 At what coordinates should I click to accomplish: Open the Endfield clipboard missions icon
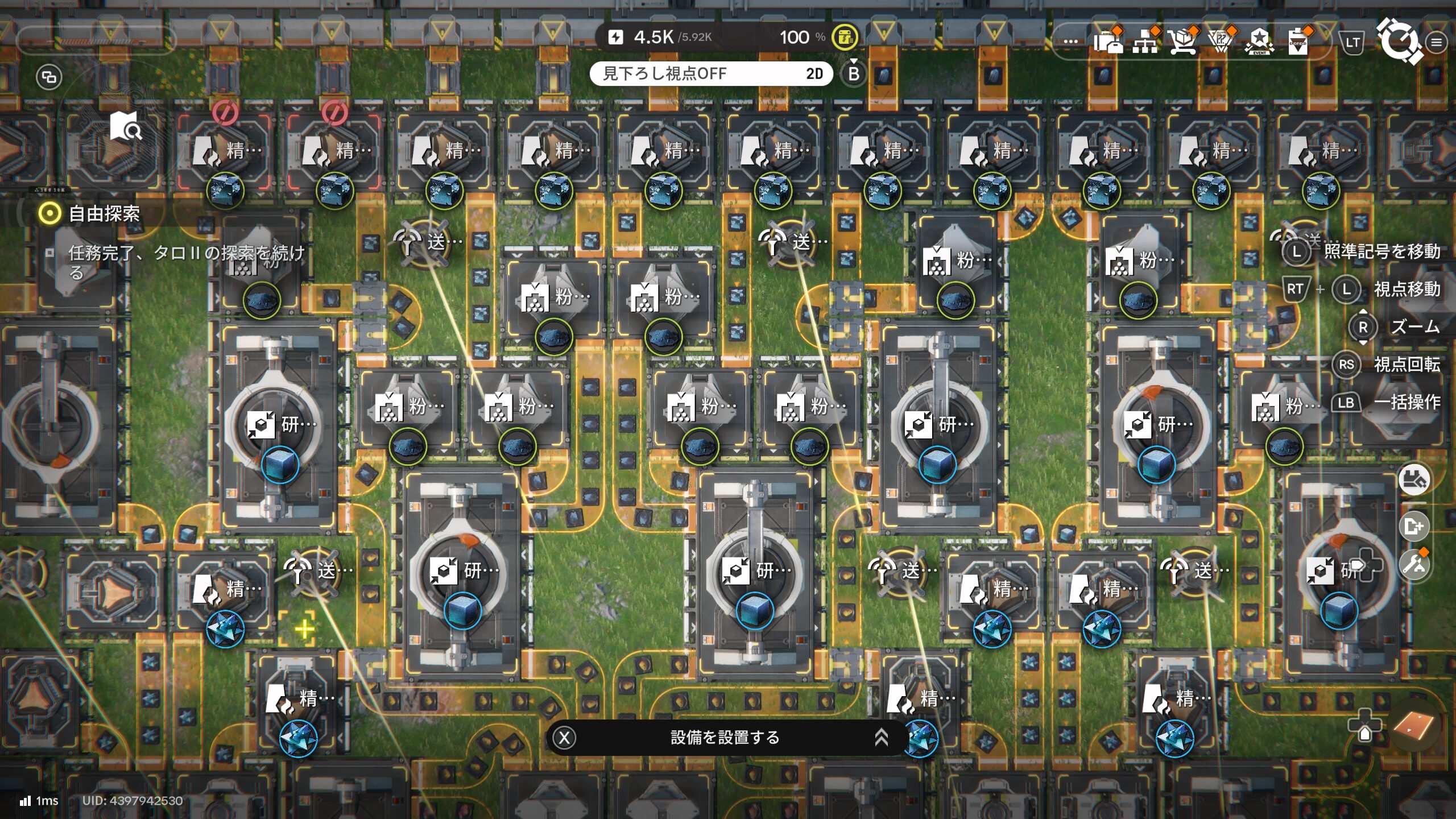coord(1298,41)
